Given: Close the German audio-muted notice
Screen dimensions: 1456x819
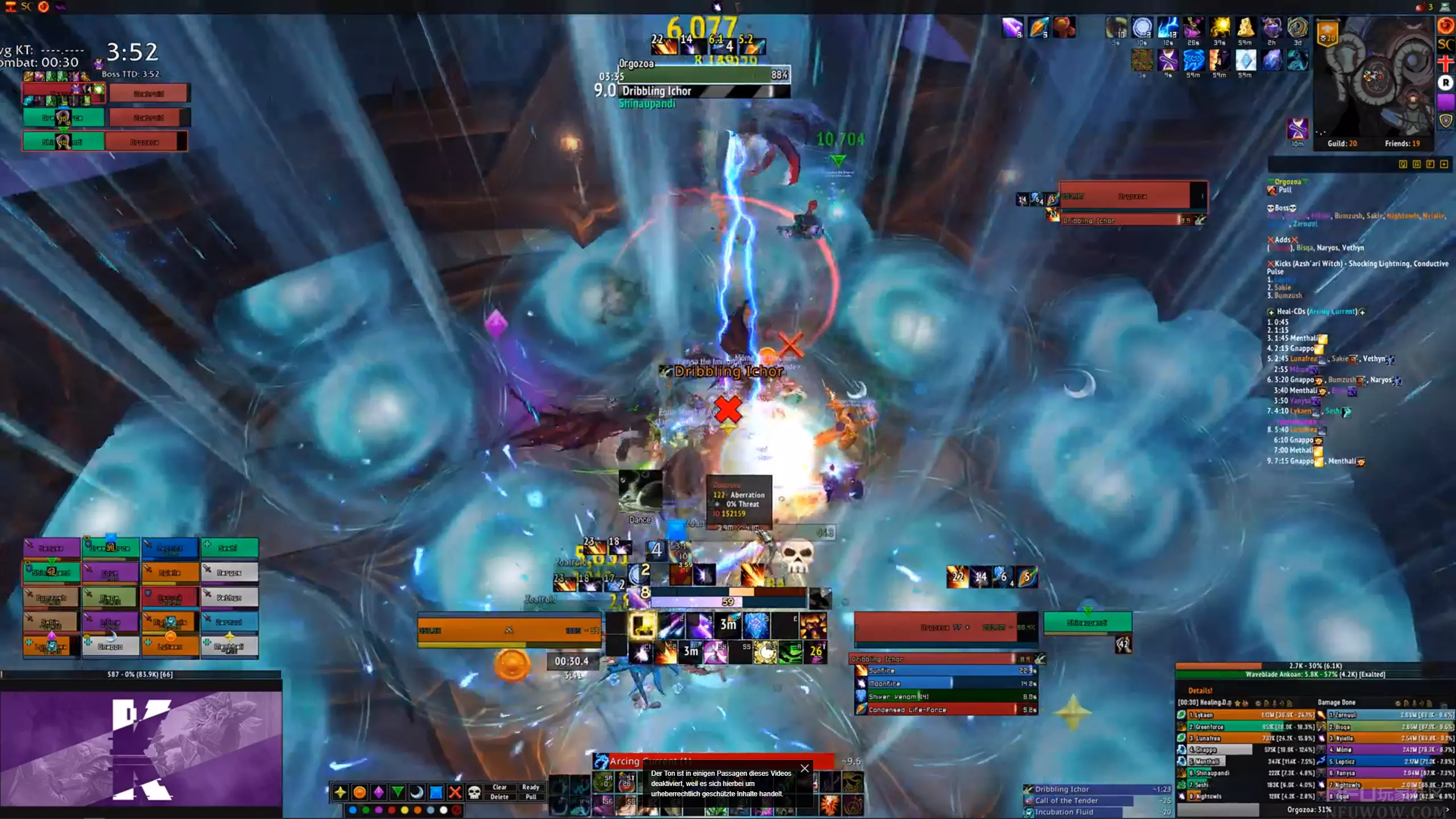Looking at the screenshot, I should coord(804,768).
